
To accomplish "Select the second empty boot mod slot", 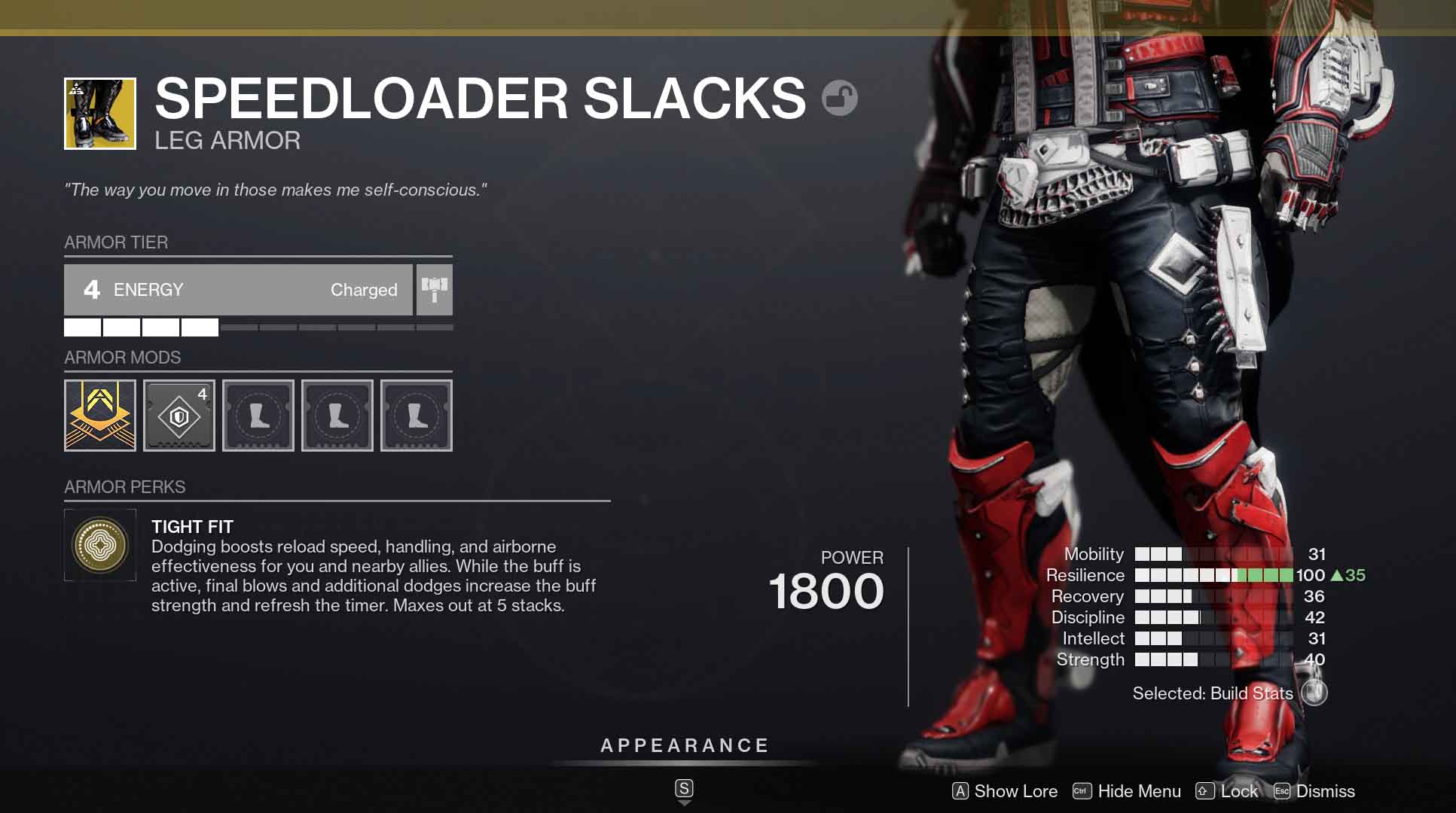I will click(x=337, y=415).
